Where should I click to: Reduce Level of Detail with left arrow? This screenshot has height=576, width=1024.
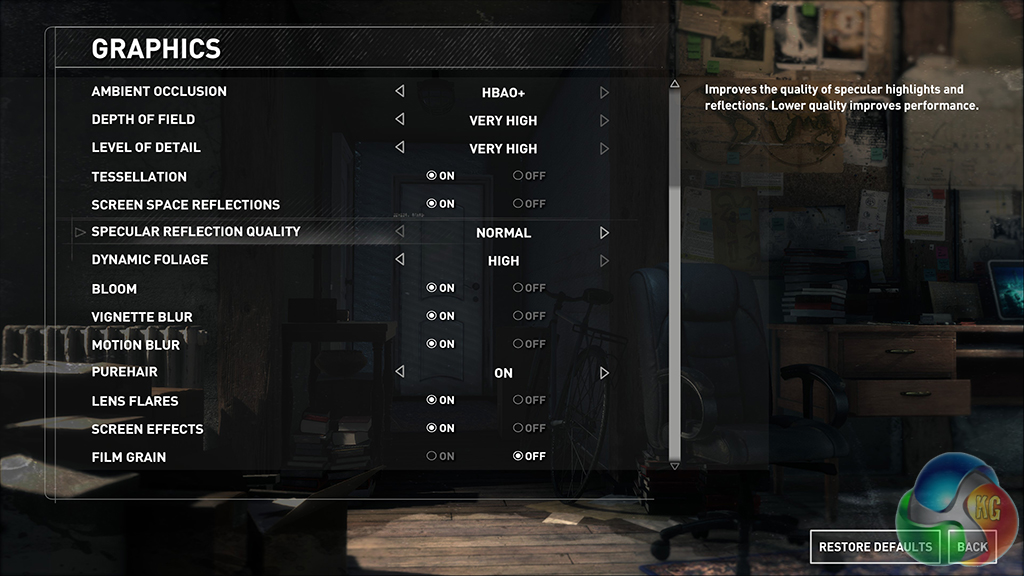point(400,148)
